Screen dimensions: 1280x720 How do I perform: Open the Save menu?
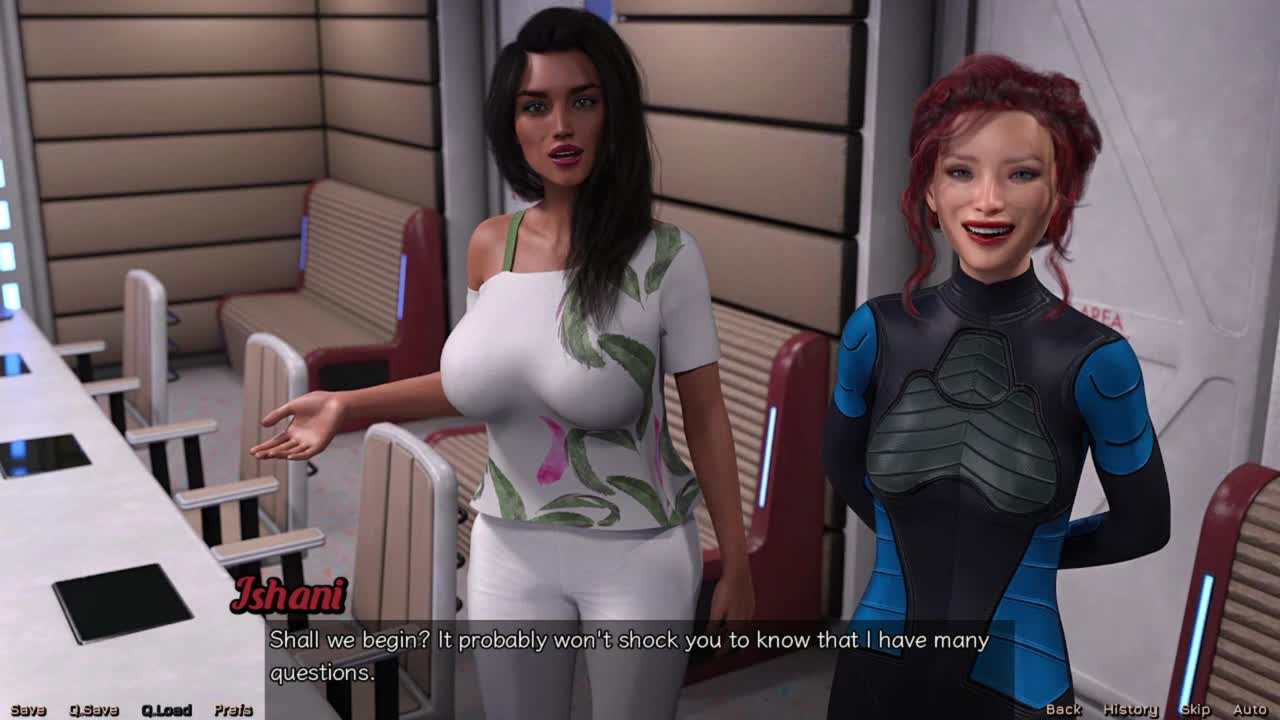[28, 710]
